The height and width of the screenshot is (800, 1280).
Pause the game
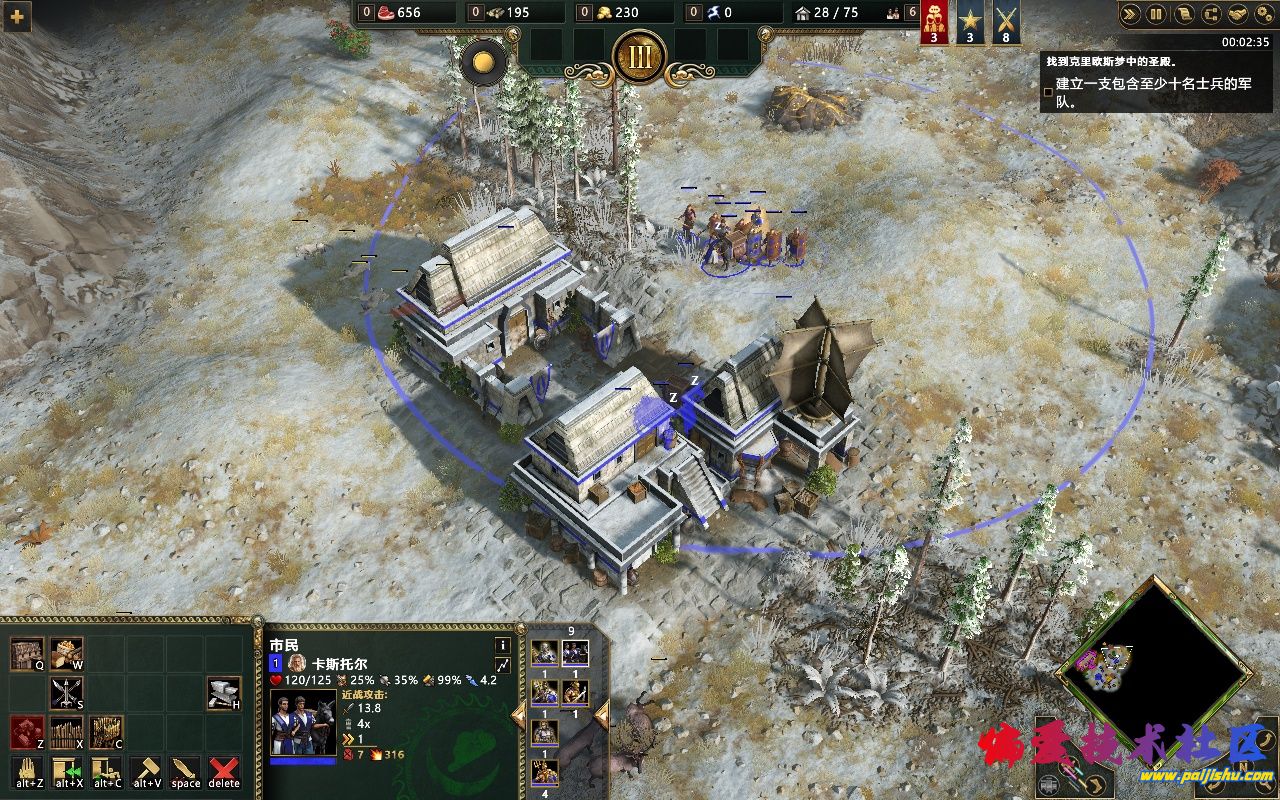[x=1156, y=14]
